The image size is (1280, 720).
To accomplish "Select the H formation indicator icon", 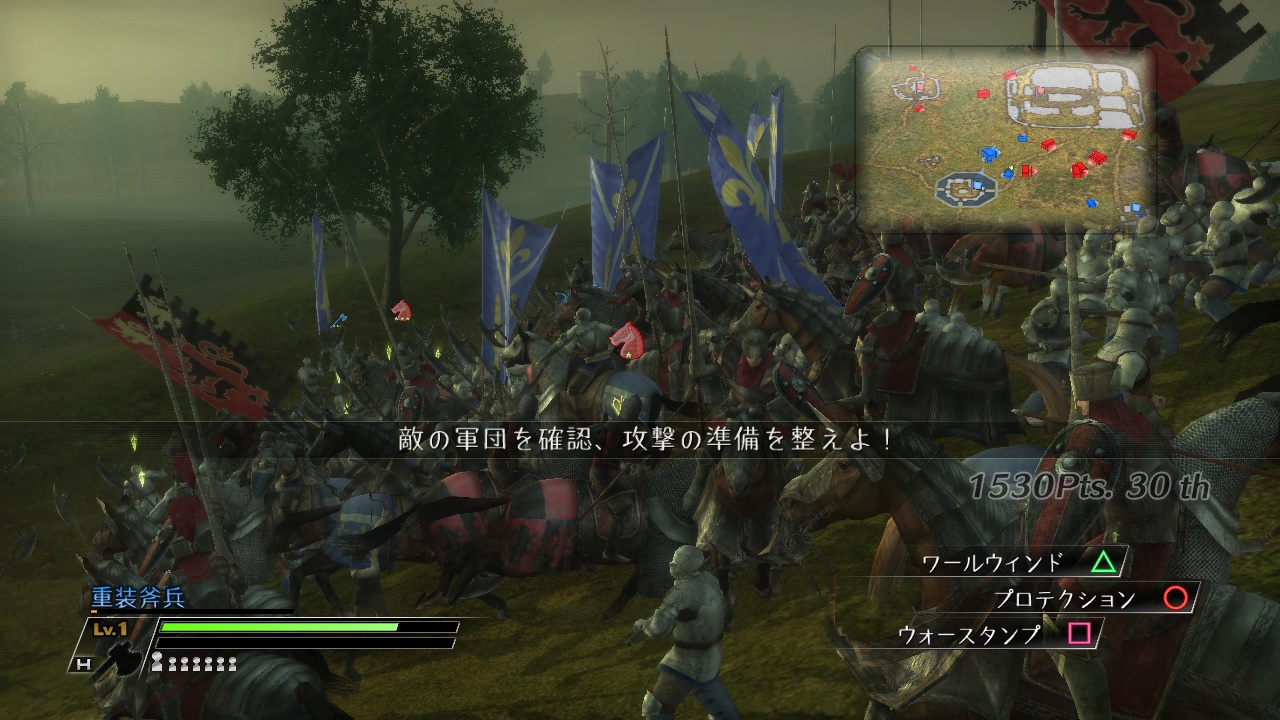I will [86, 663].
